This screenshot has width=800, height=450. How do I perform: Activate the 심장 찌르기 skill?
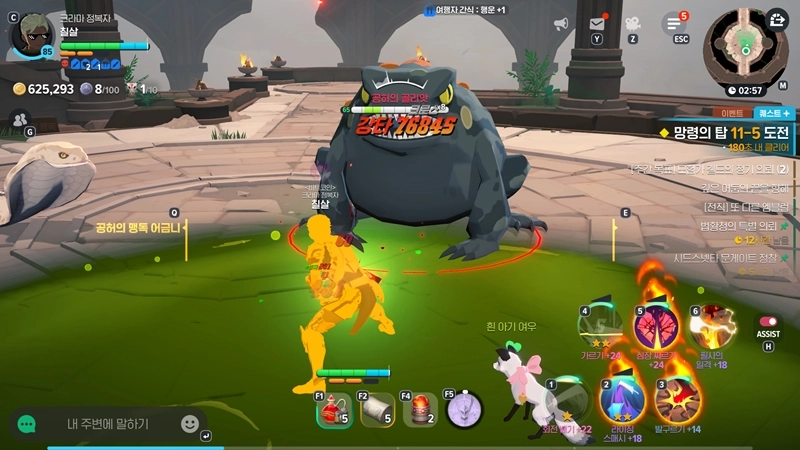(x=657, y=327)
